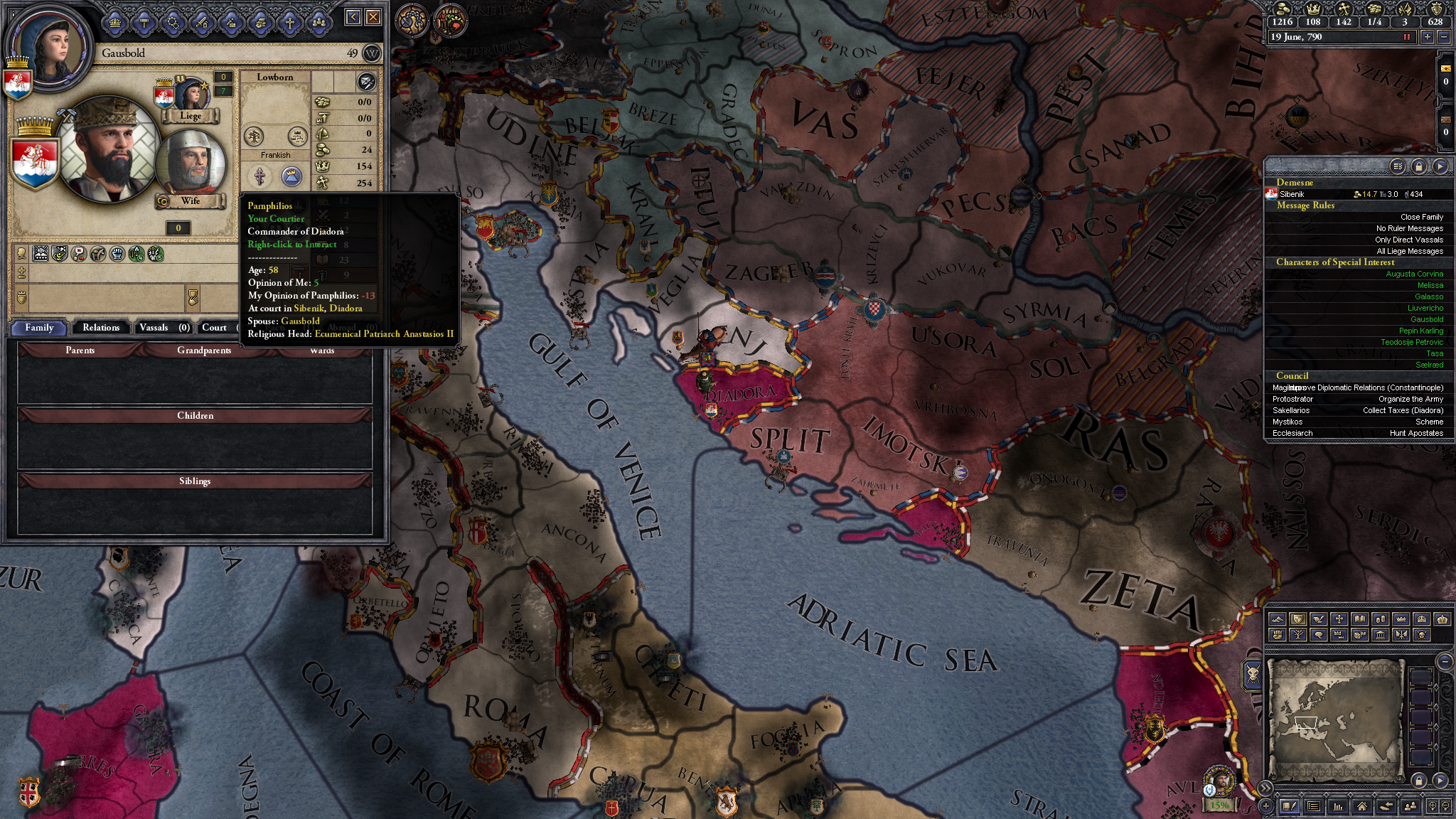The width and height of the screenshot is (1456, 819).
Task: Open the dynasty tree map mode icon
Action: point(1298,635)
